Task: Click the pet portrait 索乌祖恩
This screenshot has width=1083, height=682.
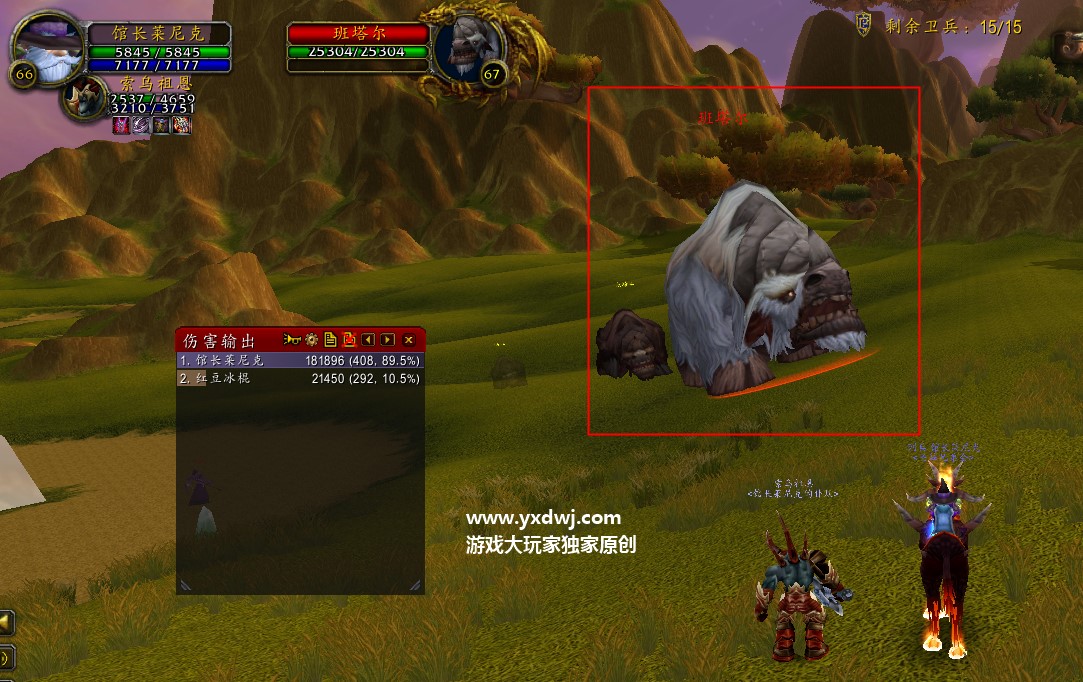Action: 84,99
